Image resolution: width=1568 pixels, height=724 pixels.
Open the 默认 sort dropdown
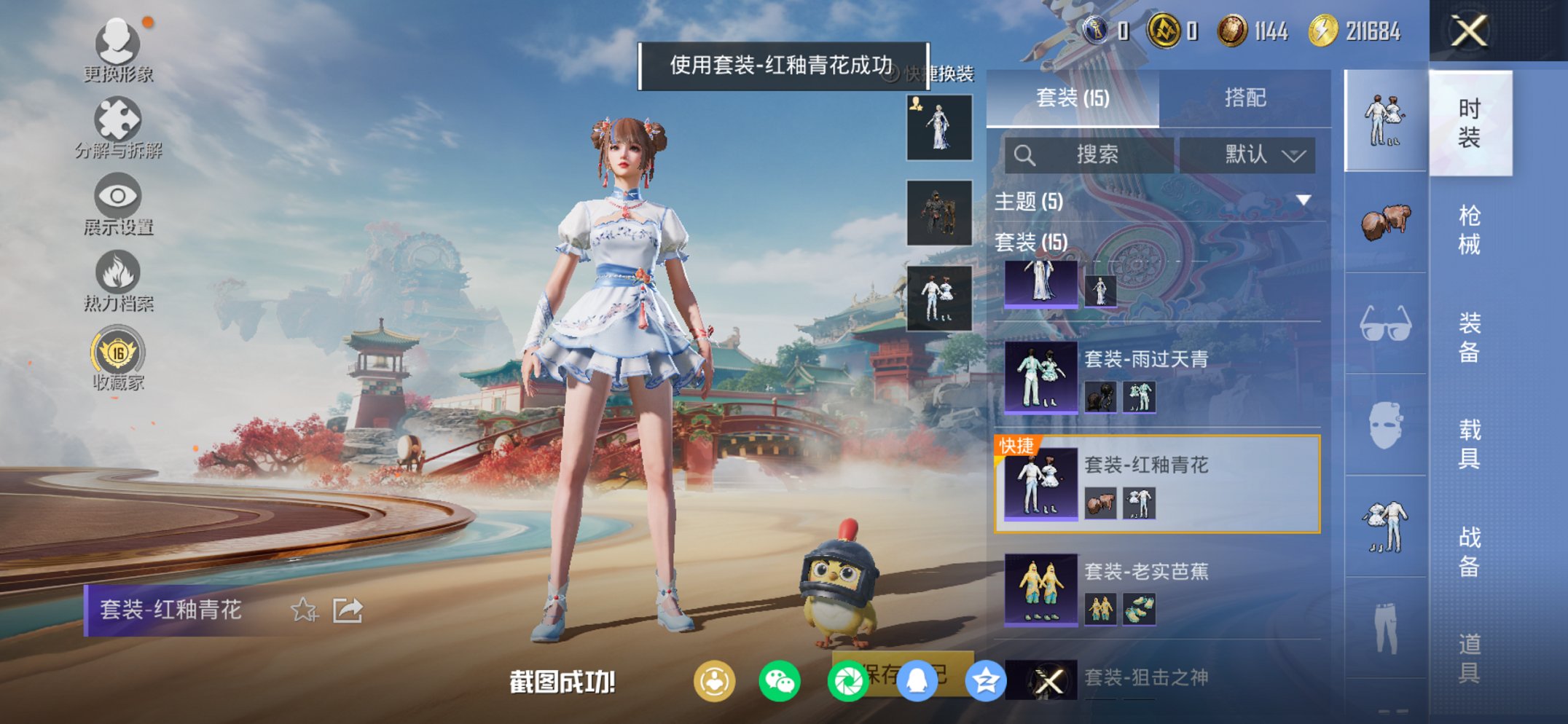(x=1248, y=155)
